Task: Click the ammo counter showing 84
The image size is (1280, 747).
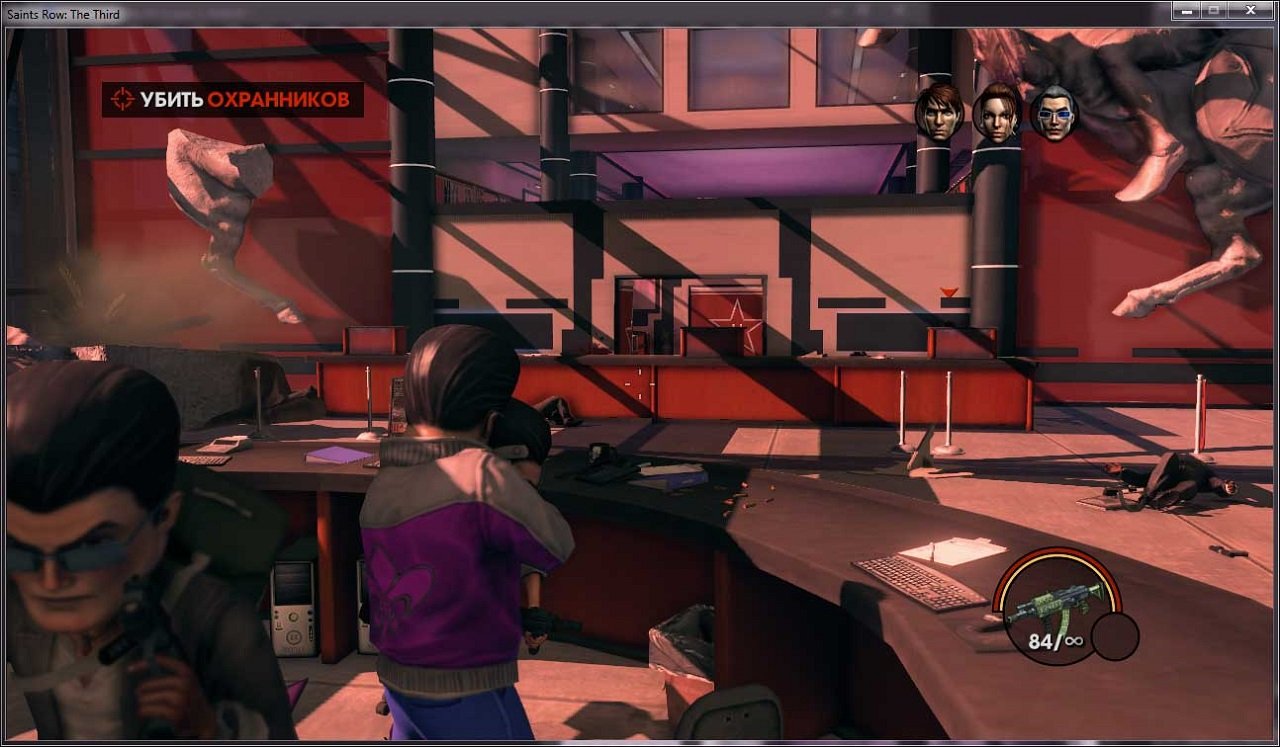Action: [x=1040, y=643]
